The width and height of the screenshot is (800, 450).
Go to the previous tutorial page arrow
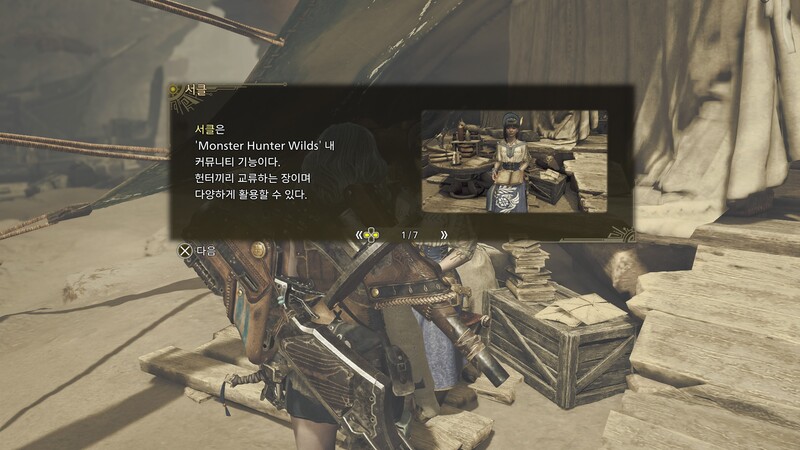click(358, 235)
